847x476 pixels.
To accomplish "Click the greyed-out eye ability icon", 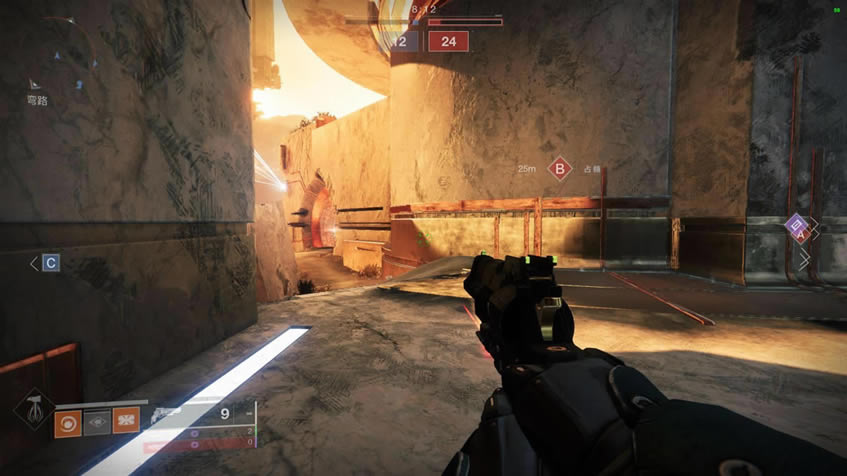I will (x=97, y=422).
